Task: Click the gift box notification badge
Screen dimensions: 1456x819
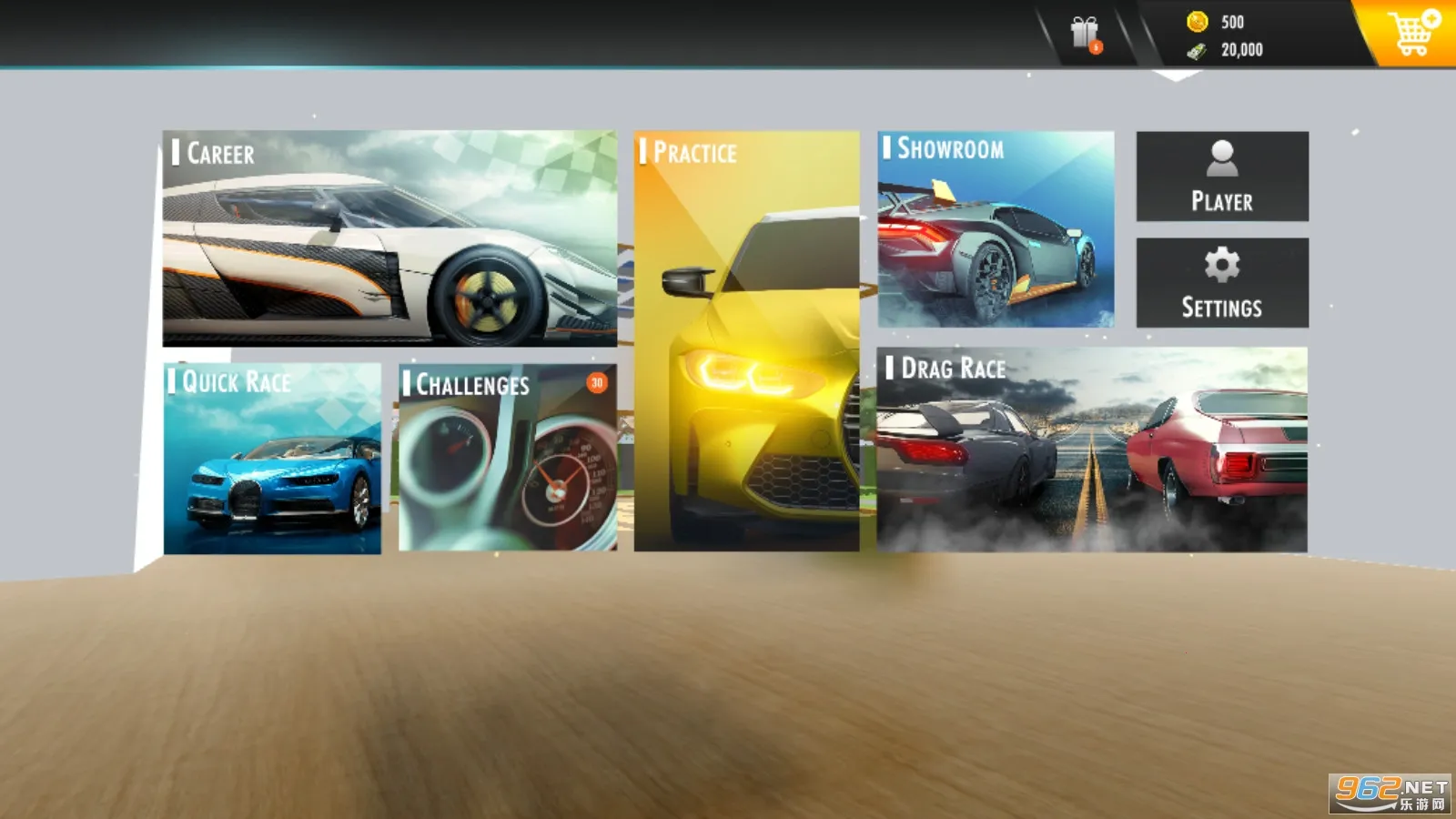Action: click(1095, 45)
